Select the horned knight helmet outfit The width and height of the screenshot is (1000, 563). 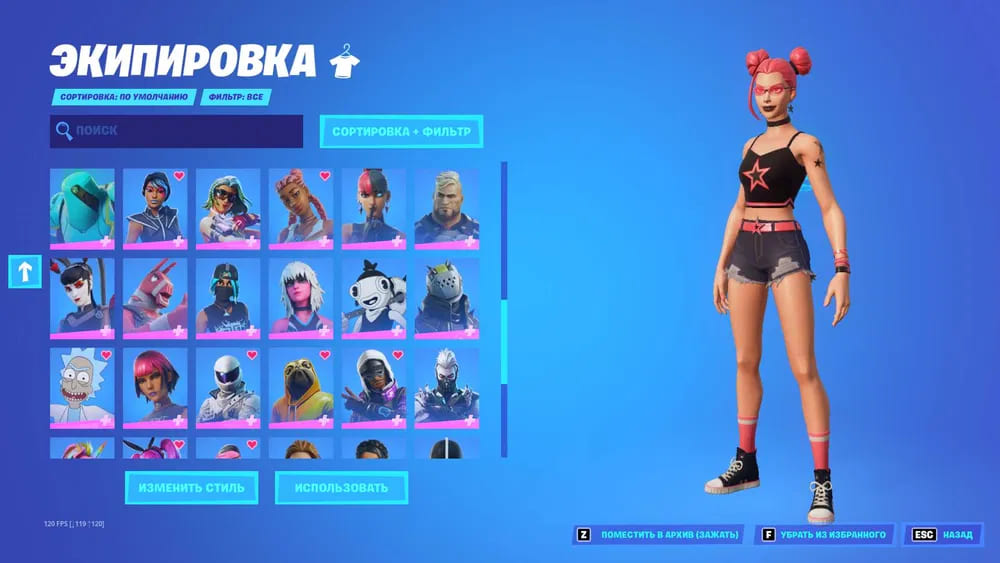pos(447,297)
